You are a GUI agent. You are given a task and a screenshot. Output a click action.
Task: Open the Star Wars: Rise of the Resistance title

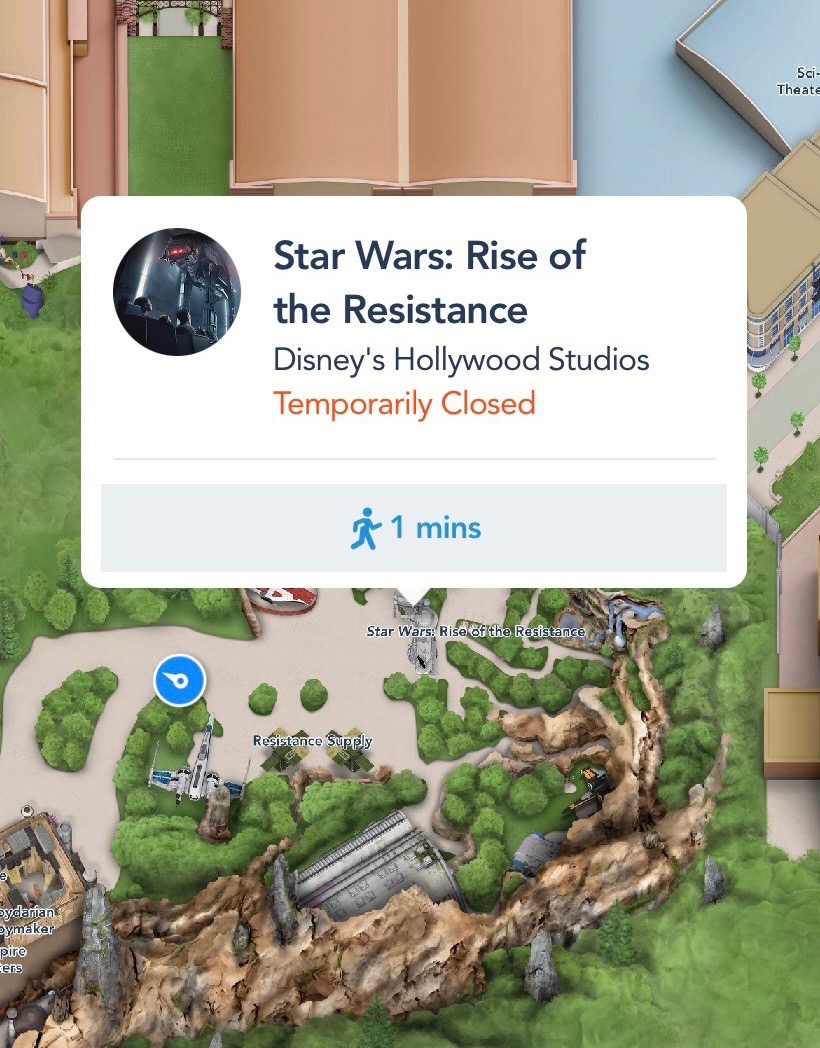point(430,283)
